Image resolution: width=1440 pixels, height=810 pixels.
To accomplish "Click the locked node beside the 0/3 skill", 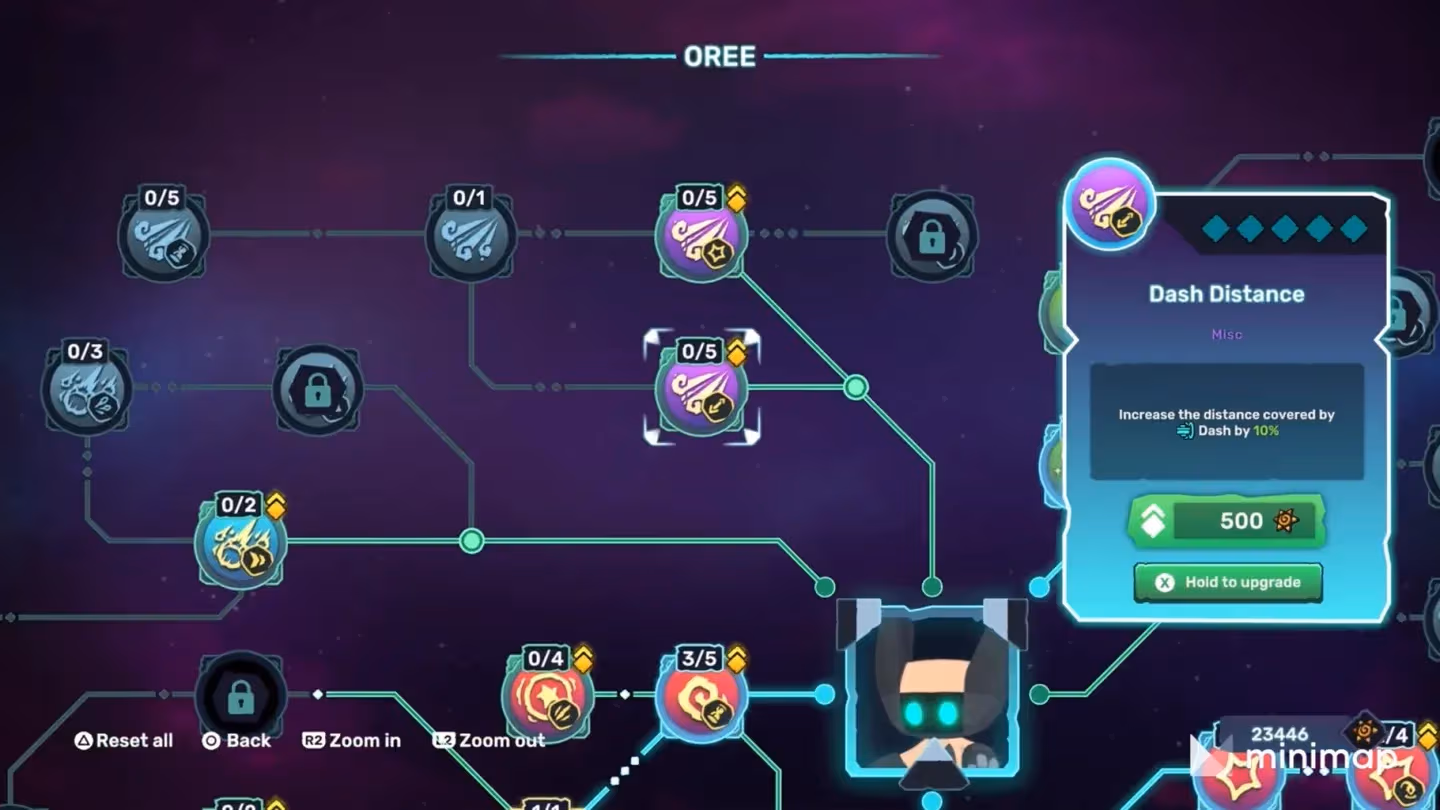I will pyautogui.click(x=317, y=392).
